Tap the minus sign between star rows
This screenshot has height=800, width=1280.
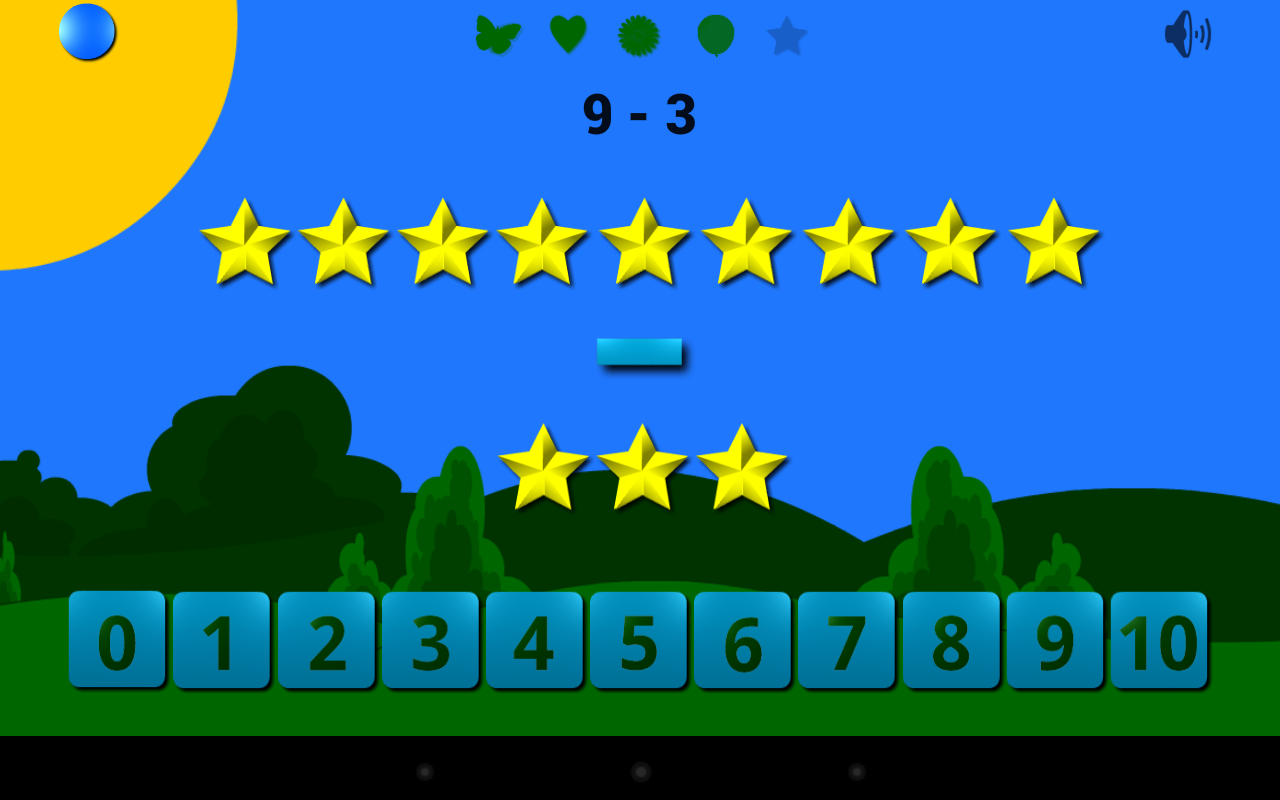click(x=639, y=352)
